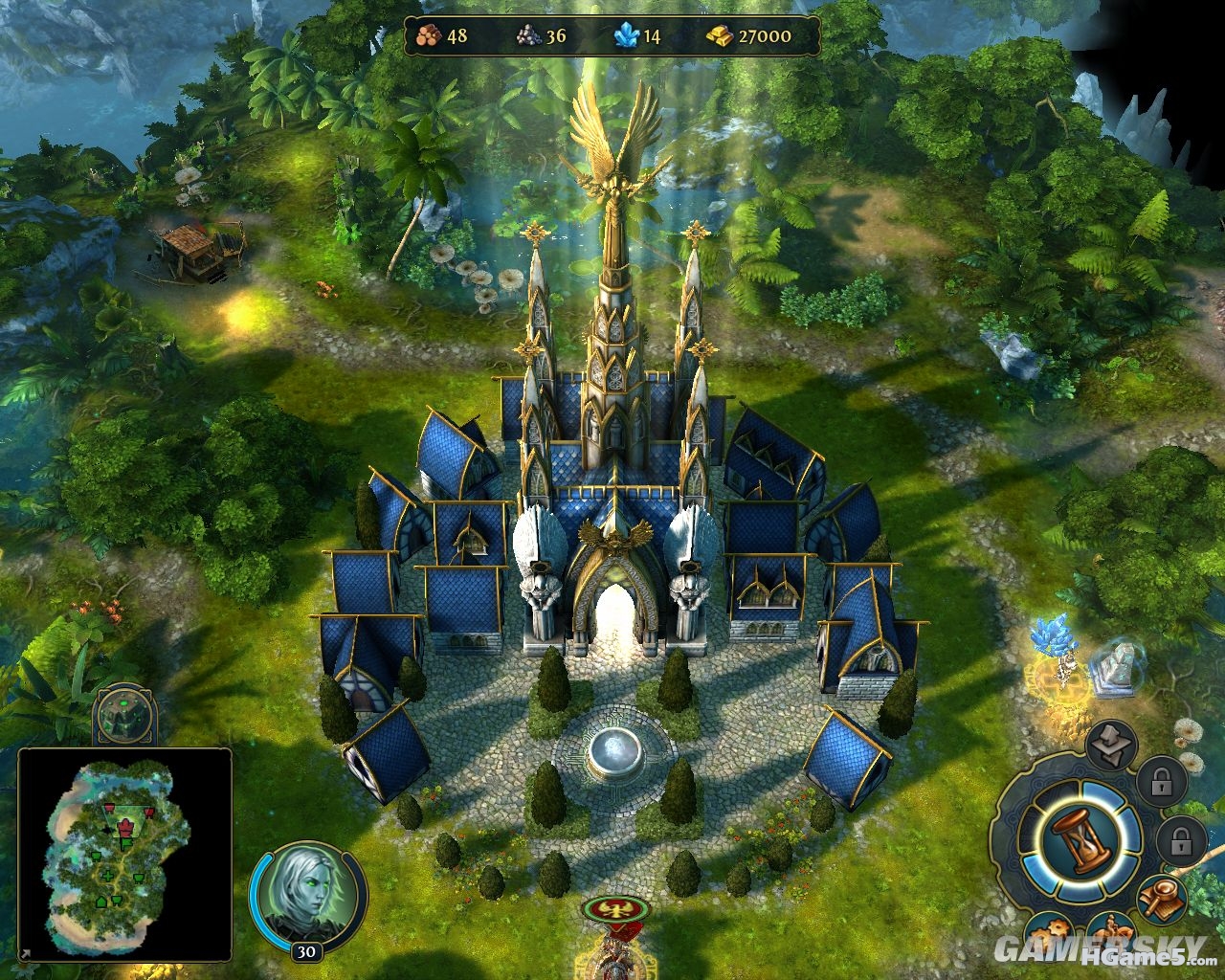Select the town icon above the minimap

[x=124, y=716]
